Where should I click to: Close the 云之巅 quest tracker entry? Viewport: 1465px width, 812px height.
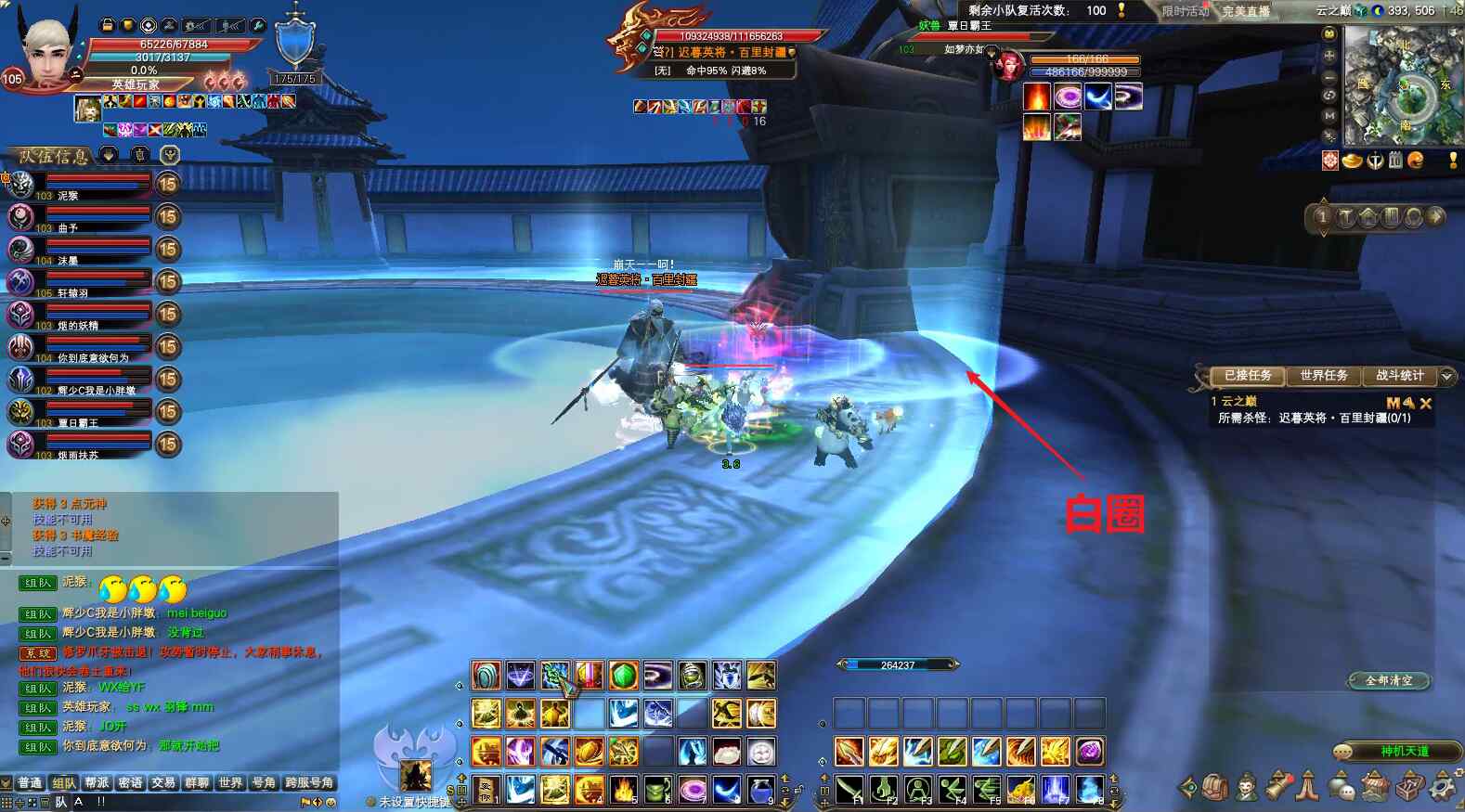1426,403
